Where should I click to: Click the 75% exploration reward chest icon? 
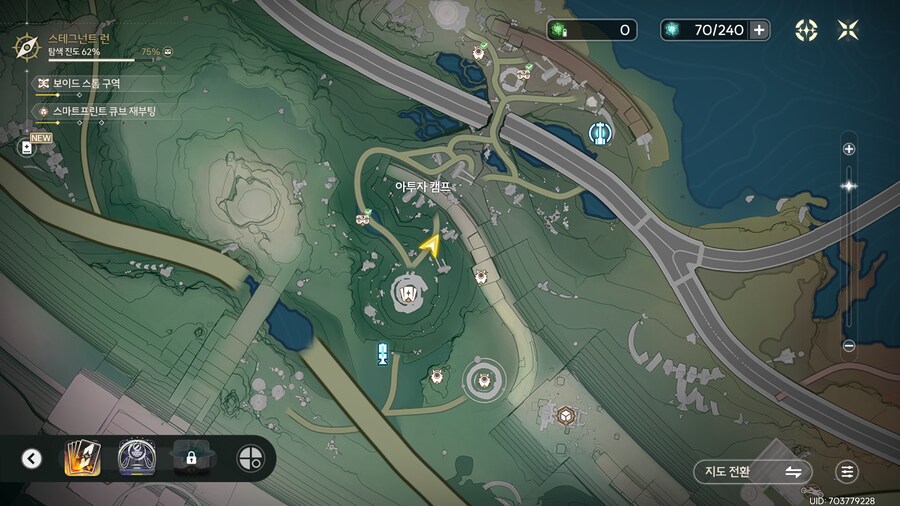tap(168, 51)
